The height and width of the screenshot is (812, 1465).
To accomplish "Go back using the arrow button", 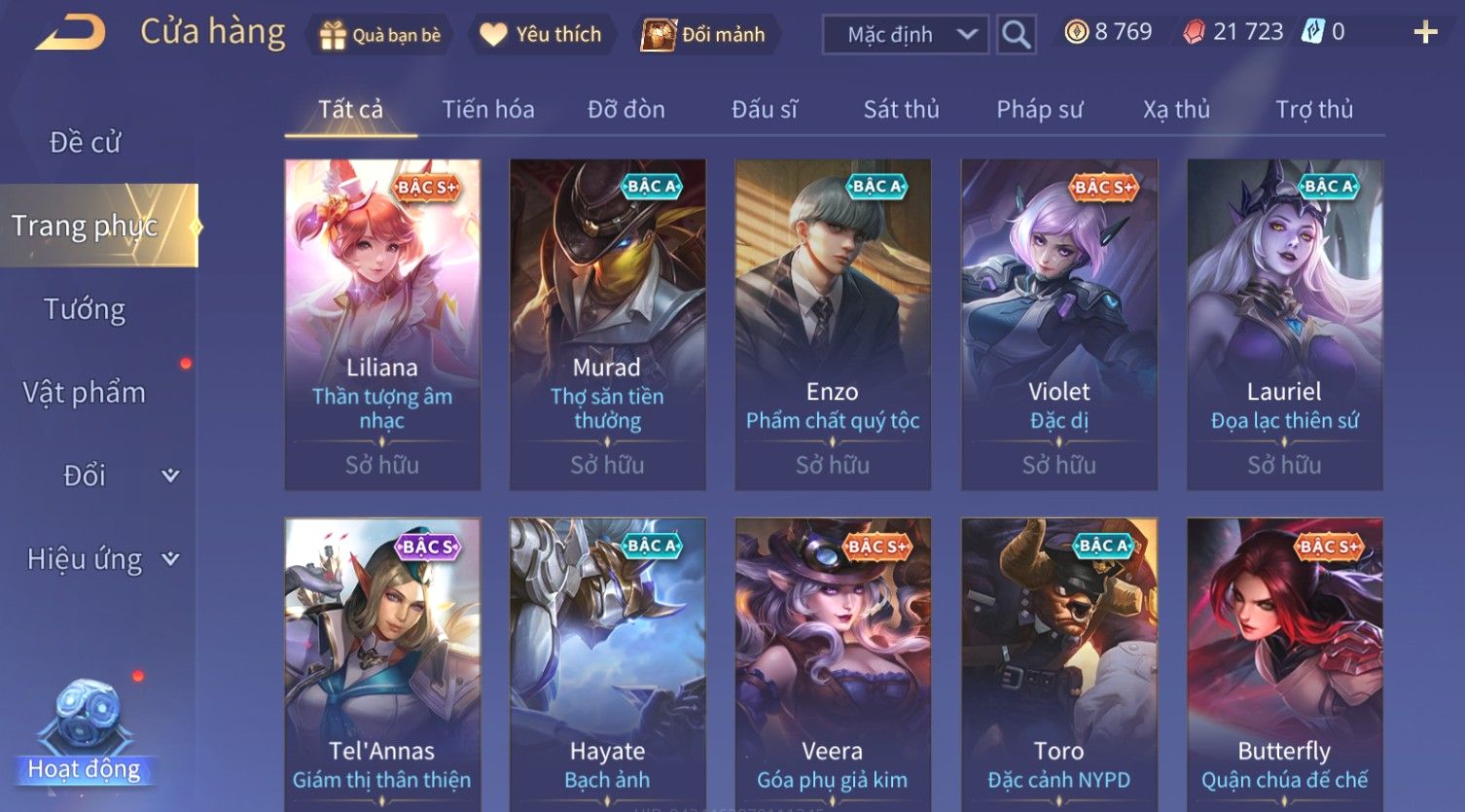I will coord(70,34).
